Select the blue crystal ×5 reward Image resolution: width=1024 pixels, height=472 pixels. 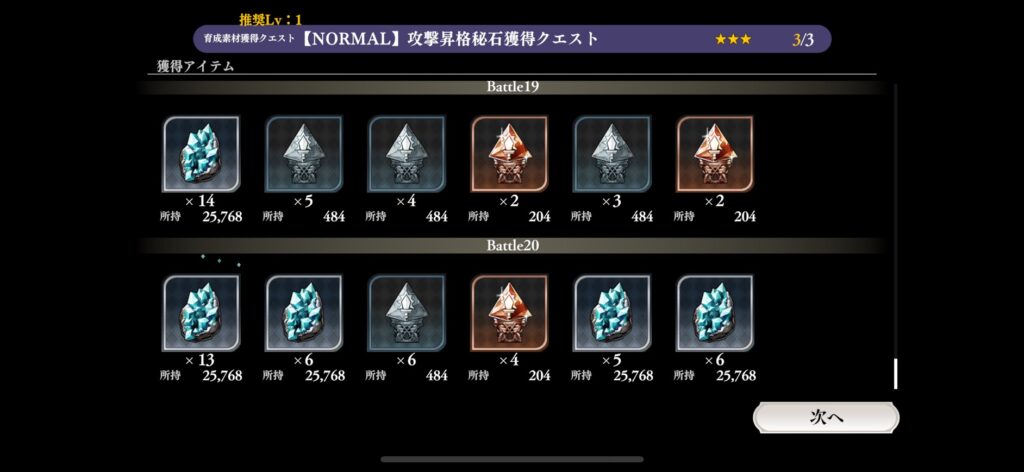pyautogui.click(x=612, y=312)
